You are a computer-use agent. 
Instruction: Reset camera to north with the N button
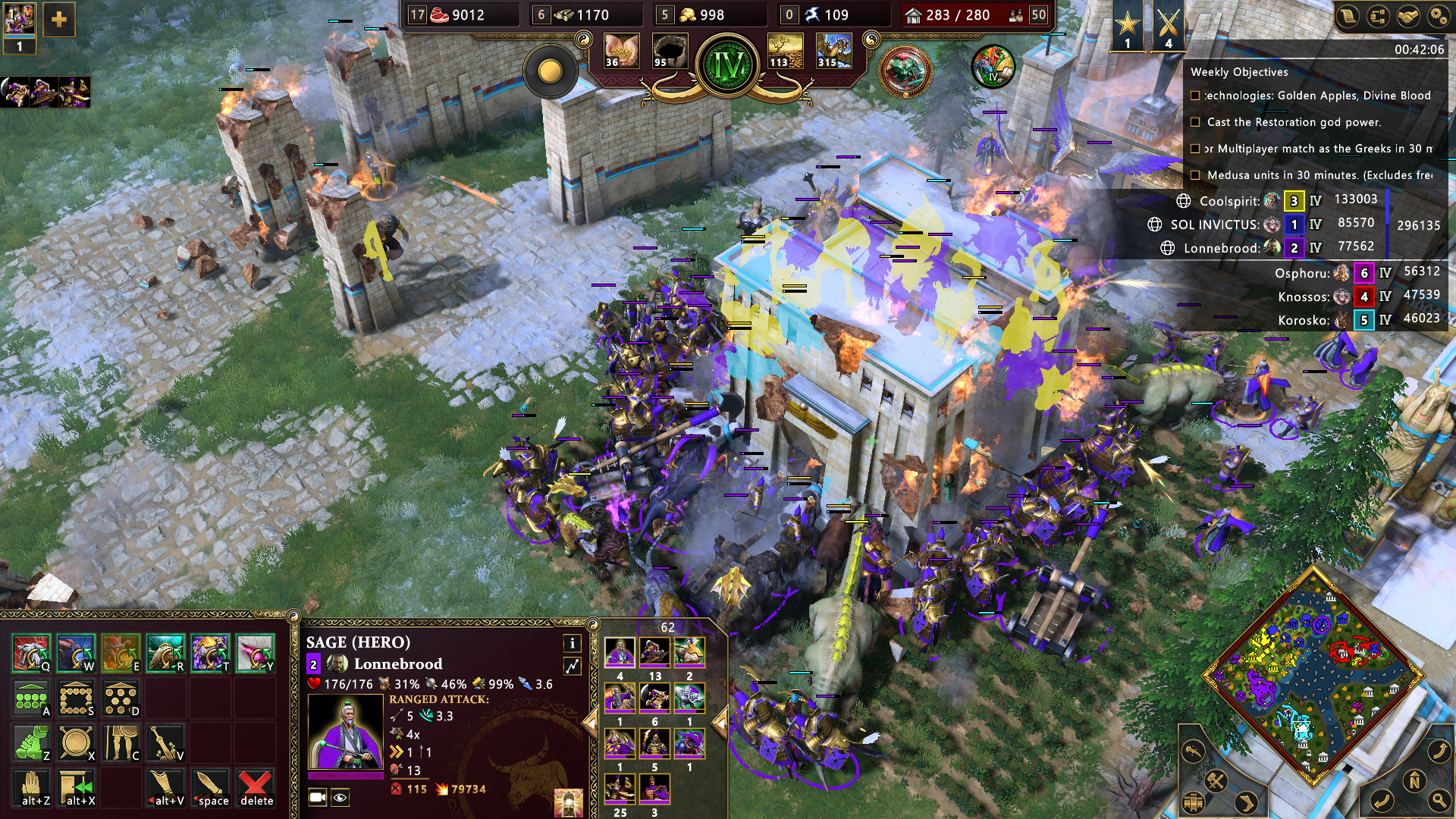pos(1414,780)
